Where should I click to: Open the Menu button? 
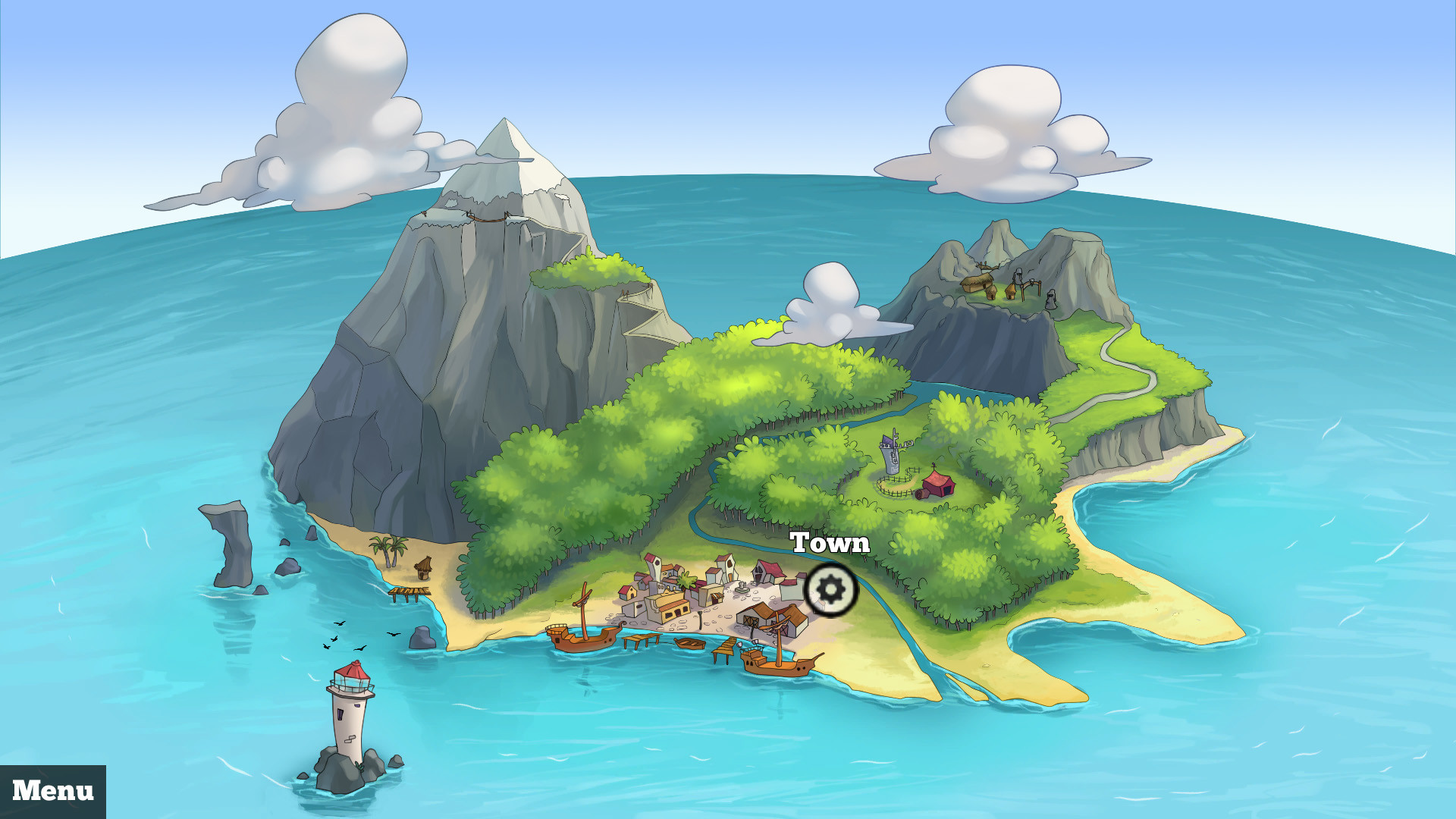click(x=53, y=791)
